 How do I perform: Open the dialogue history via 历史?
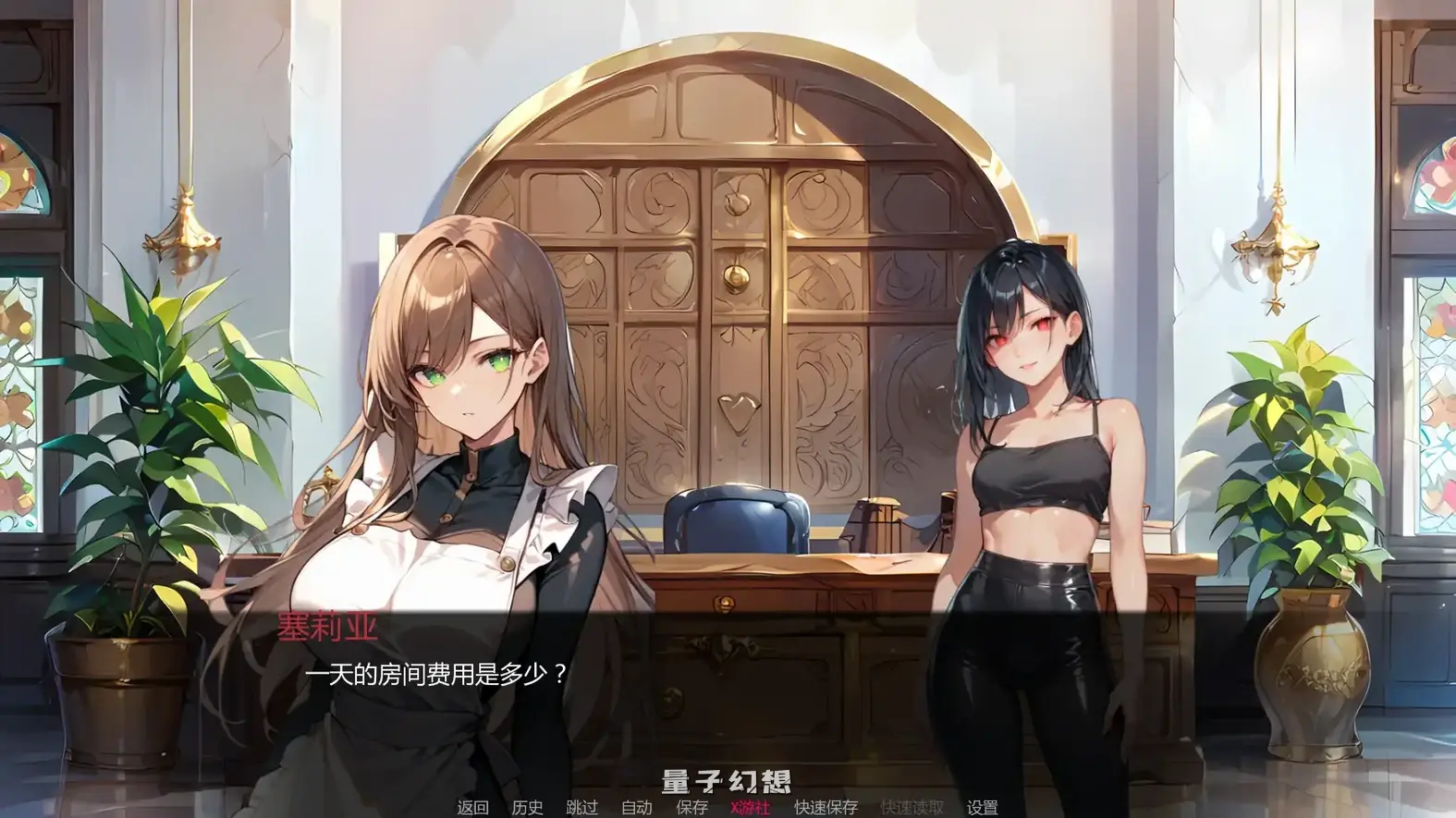pyautogui.click(x=527, y=807)
